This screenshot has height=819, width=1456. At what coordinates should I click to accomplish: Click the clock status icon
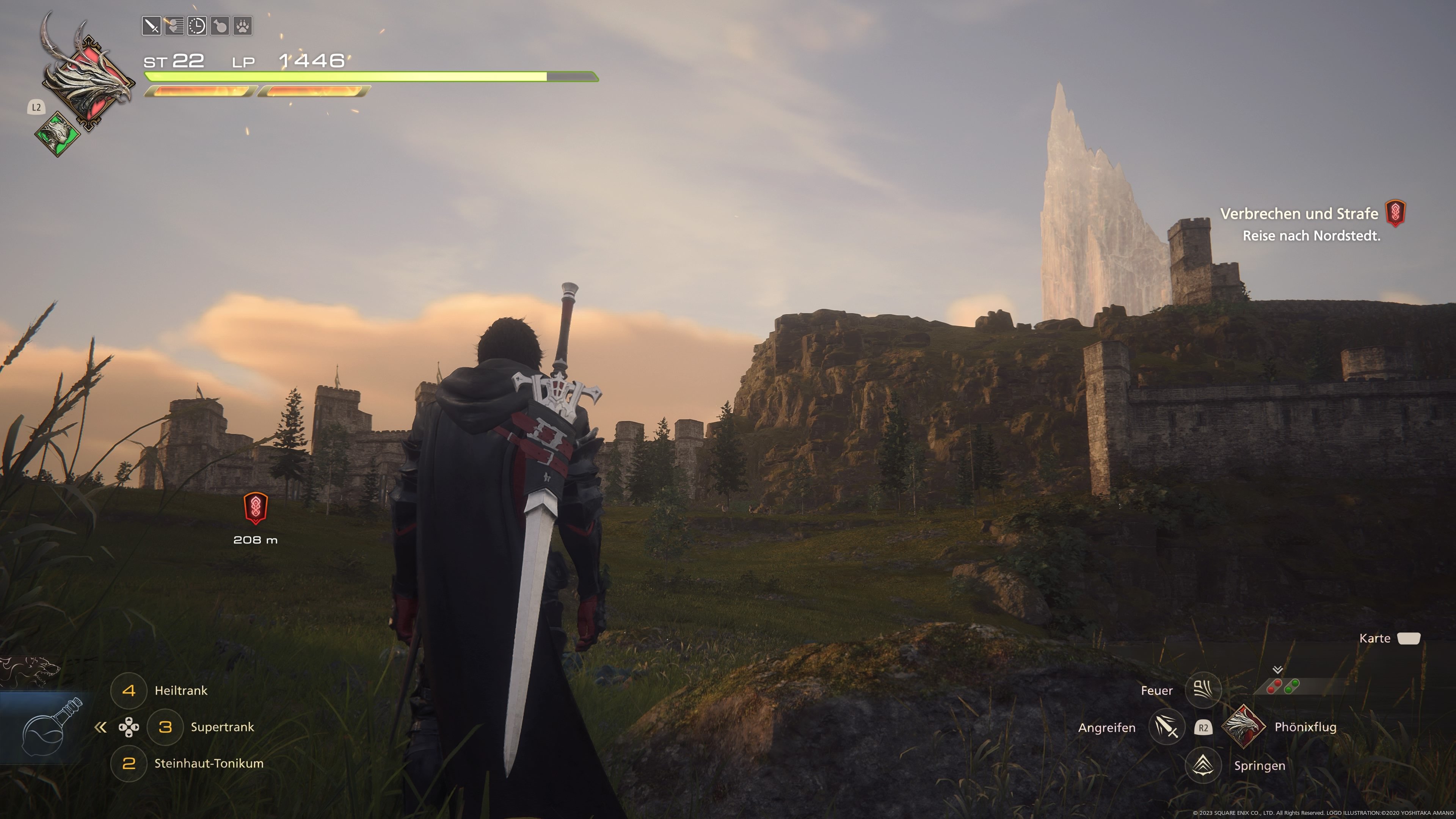[x=197, y=26]
